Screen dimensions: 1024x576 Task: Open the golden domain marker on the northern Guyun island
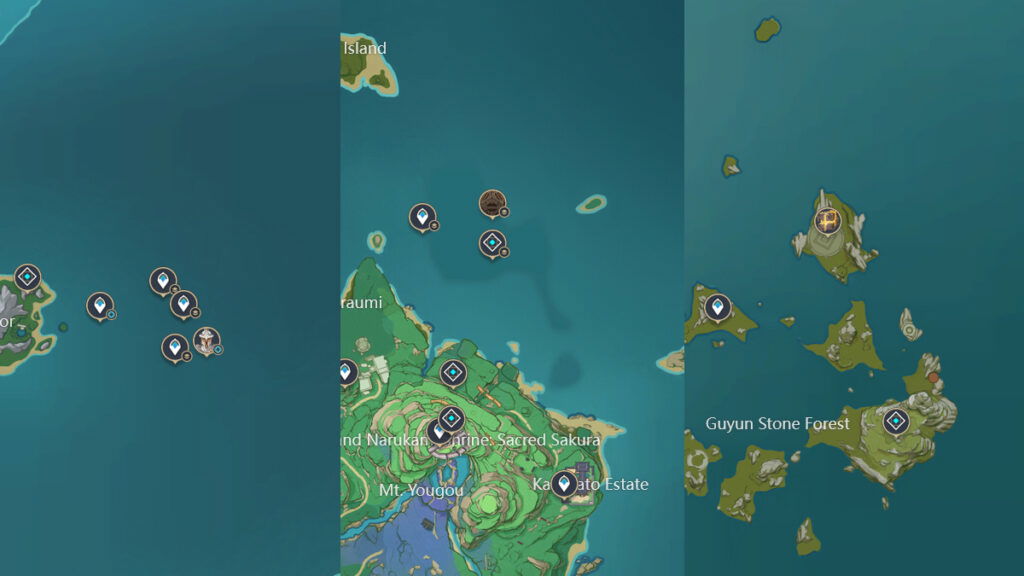827,220
